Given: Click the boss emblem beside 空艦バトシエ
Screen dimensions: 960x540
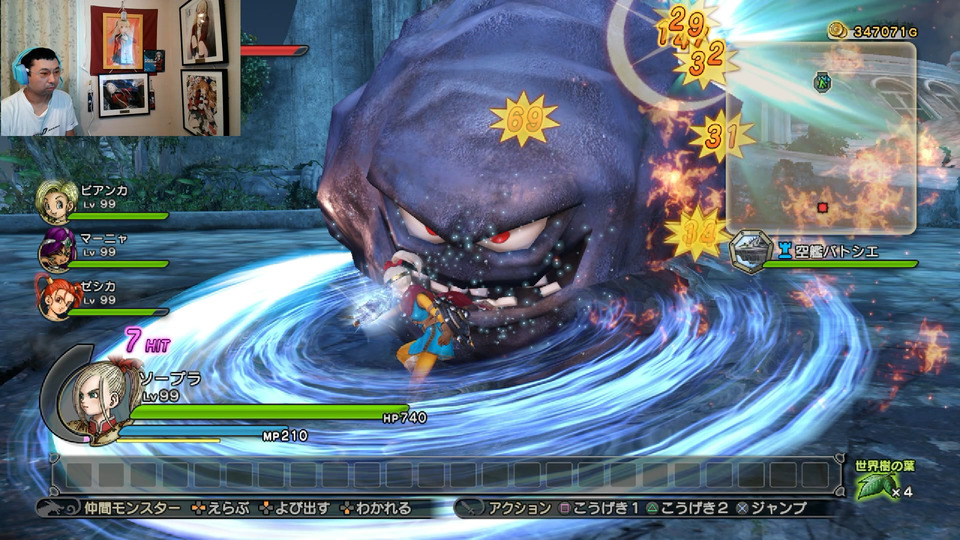Looking at the screenshot, I should tap(751, 250).
